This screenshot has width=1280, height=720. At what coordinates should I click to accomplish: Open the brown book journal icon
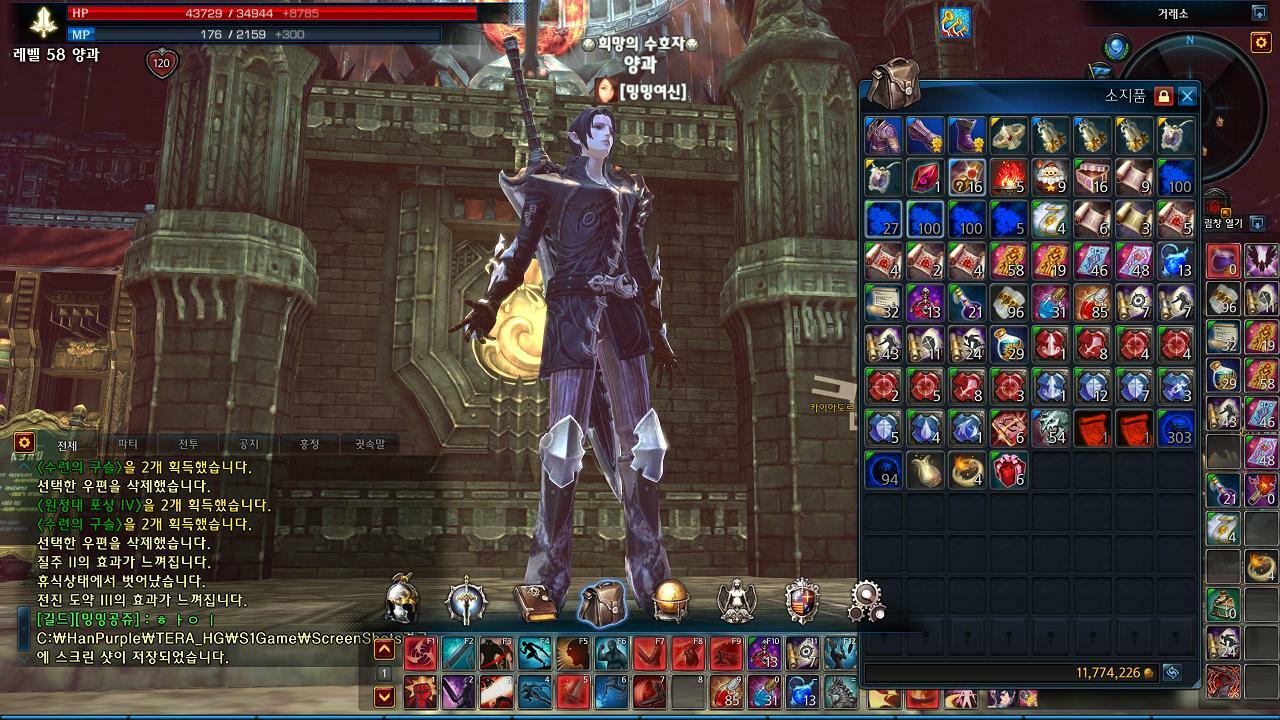[x=535, y=602]
